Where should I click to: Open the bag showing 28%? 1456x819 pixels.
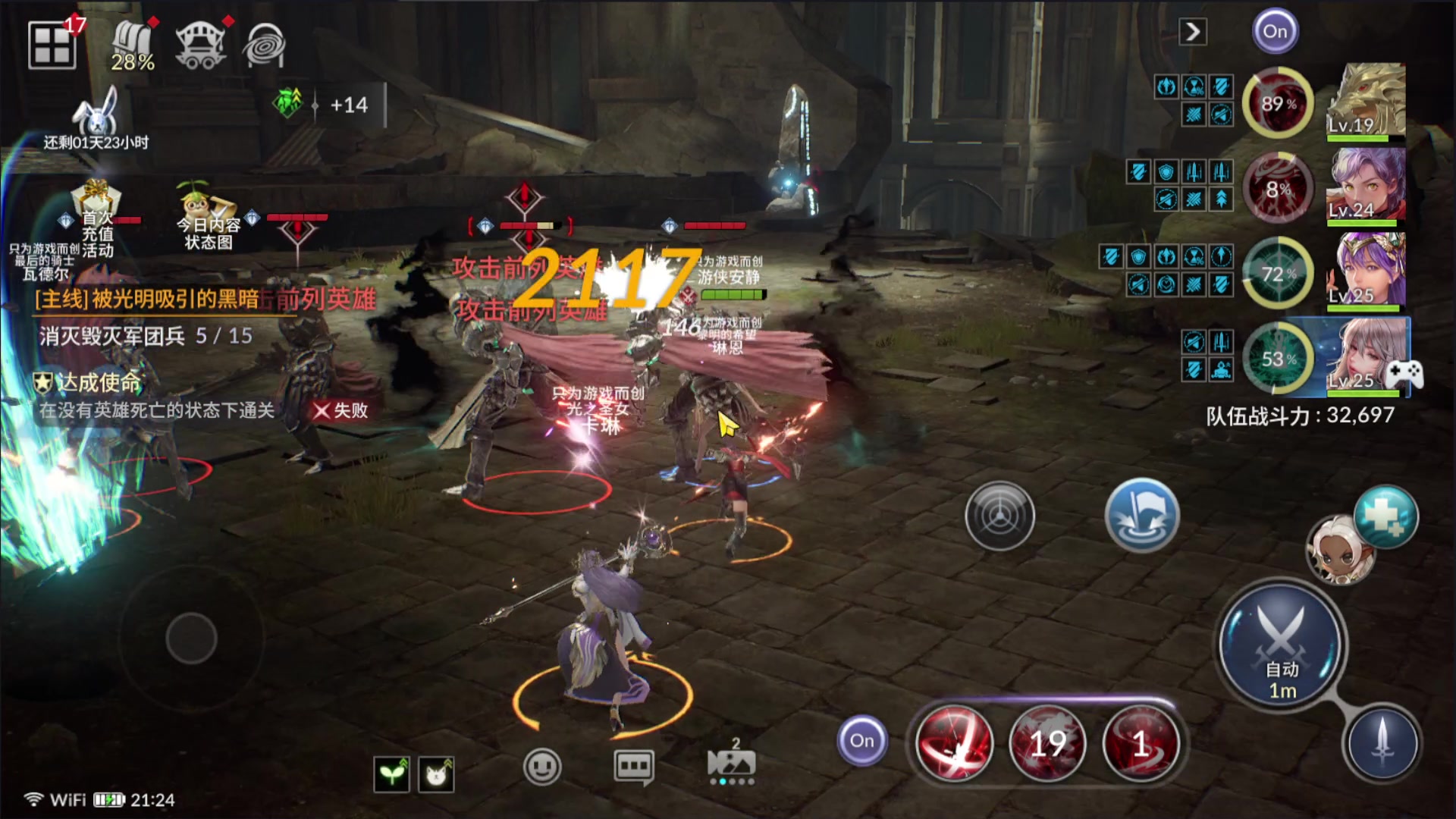click(133, 46)
